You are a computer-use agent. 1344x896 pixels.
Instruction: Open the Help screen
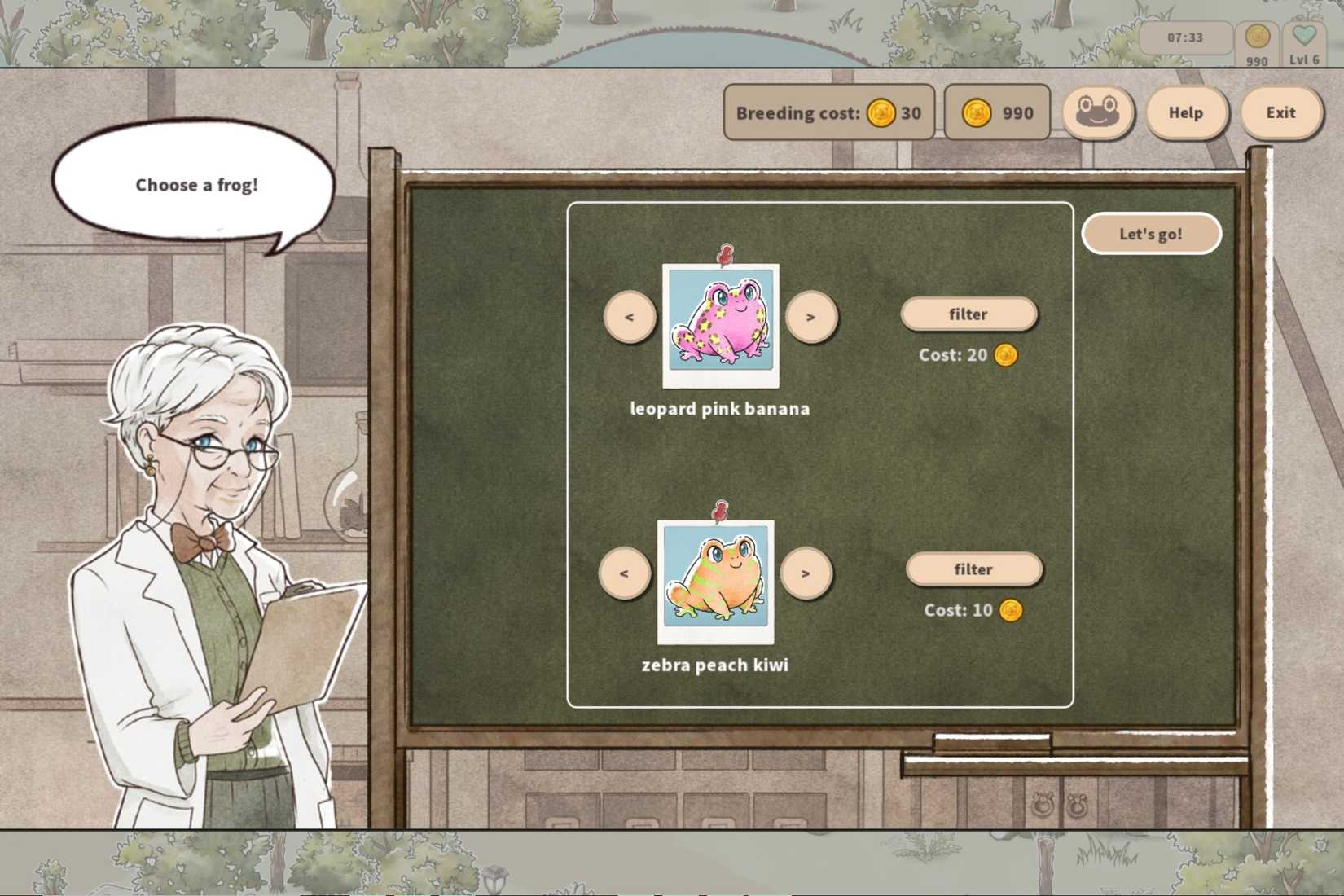(1186, 112)
